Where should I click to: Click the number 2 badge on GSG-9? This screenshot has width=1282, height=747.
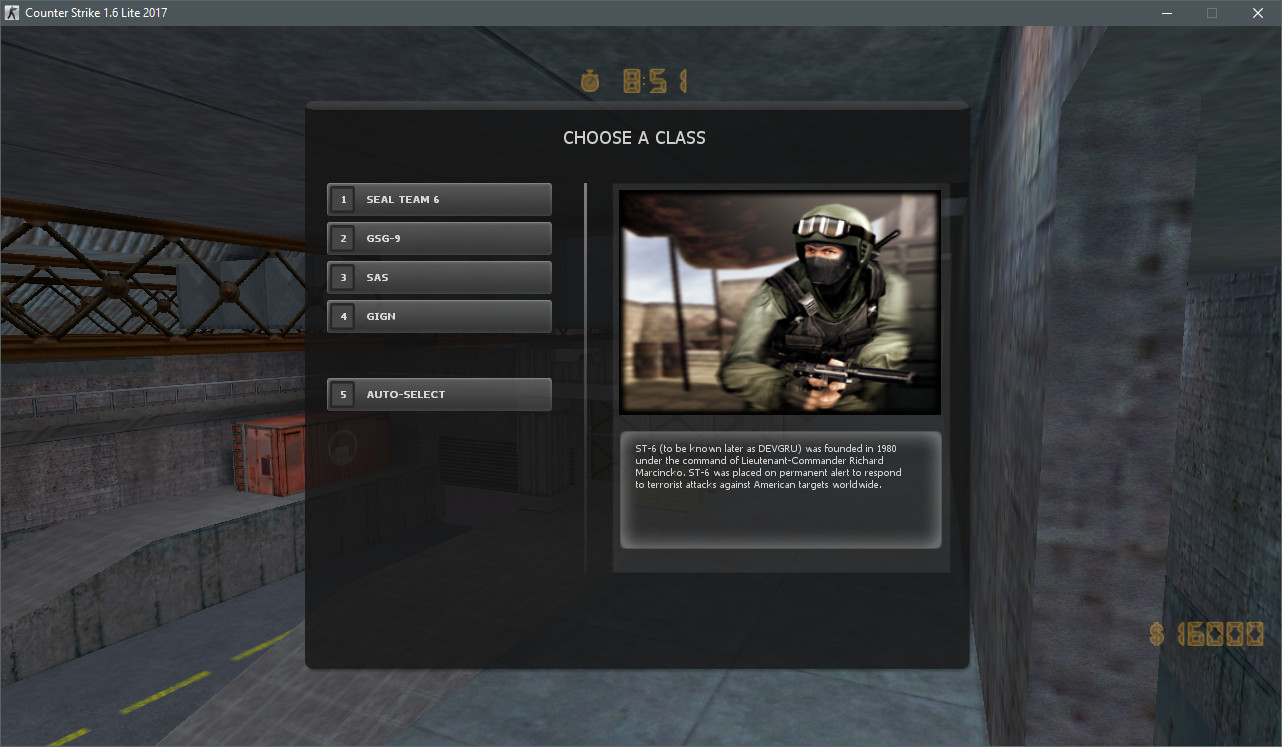click(343, 238)
